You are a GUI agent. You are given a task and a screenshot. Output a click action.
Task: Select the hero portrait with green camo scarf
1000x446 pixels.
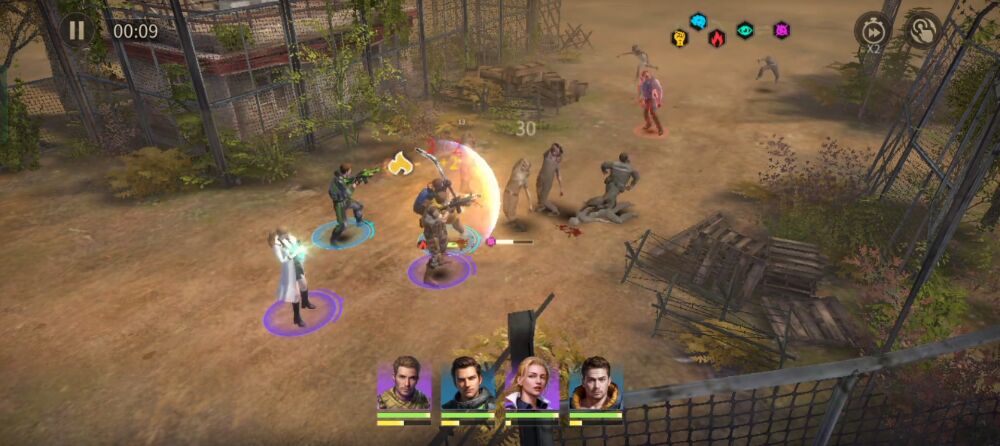(404, 385)
